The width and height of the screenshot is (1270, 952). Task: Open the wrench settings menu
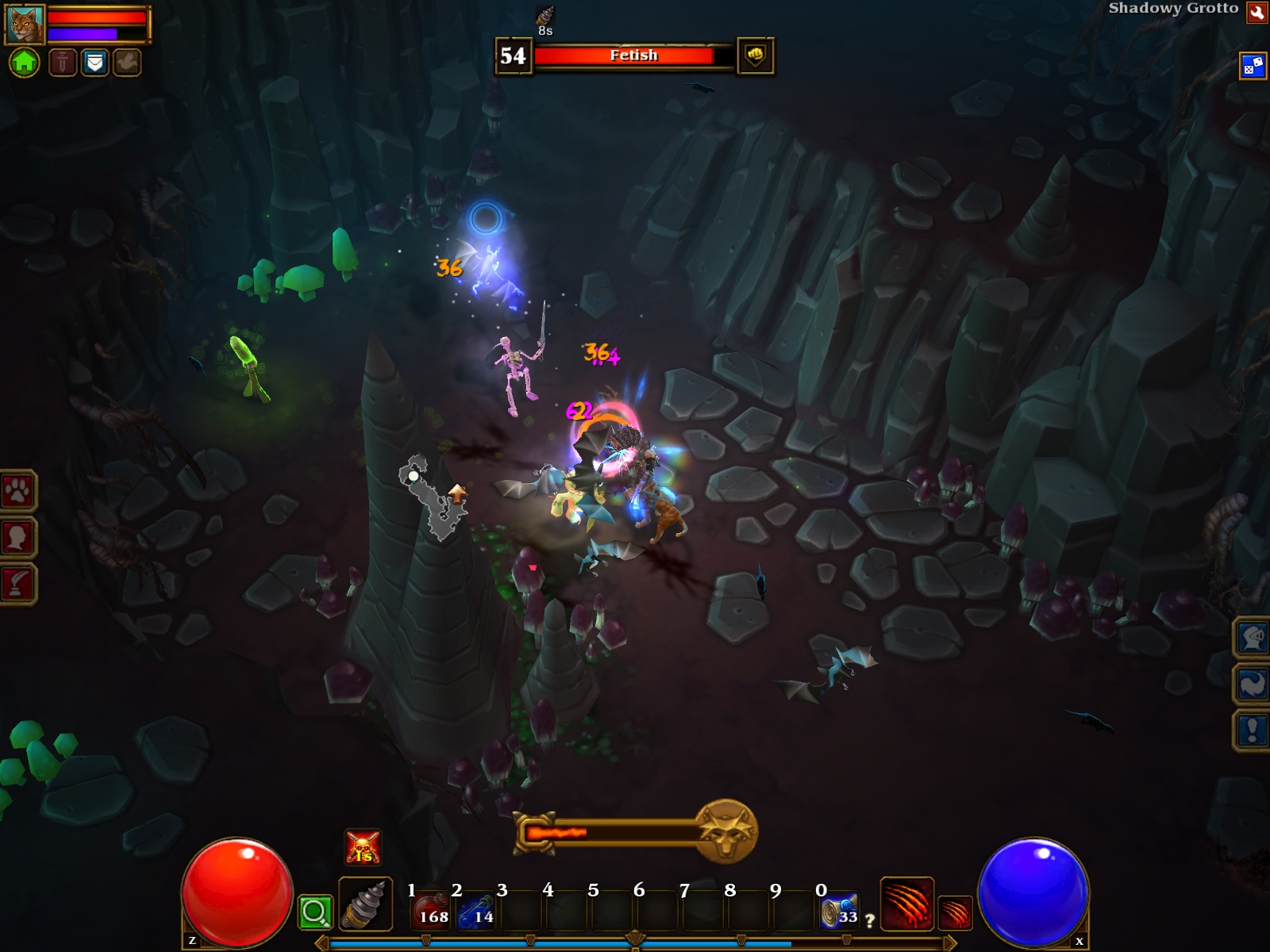(1257, 12)
